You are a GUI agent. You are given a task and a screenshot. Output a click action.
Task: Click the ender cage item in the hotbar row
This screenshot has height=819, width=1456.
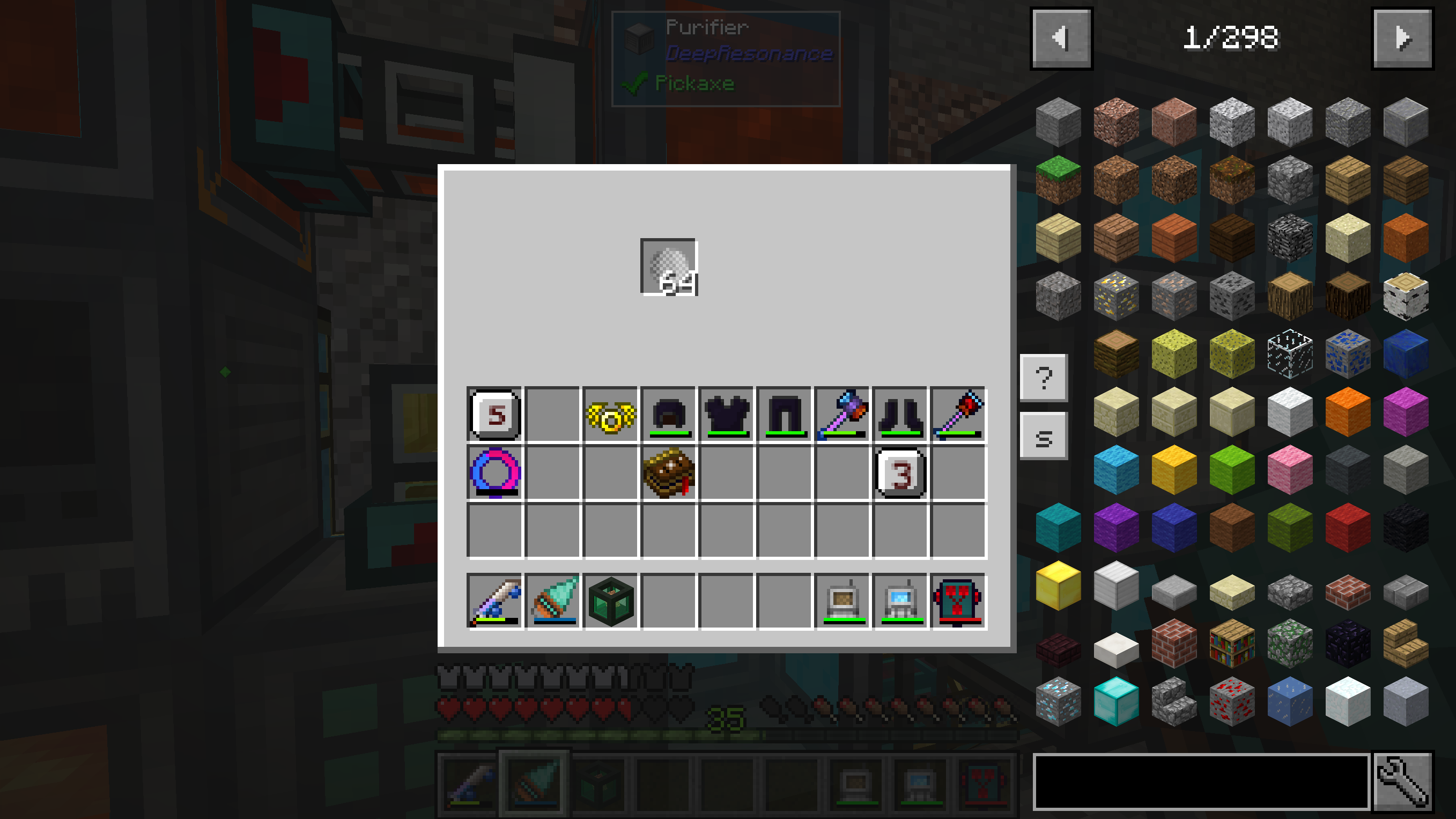click(611, 601)
